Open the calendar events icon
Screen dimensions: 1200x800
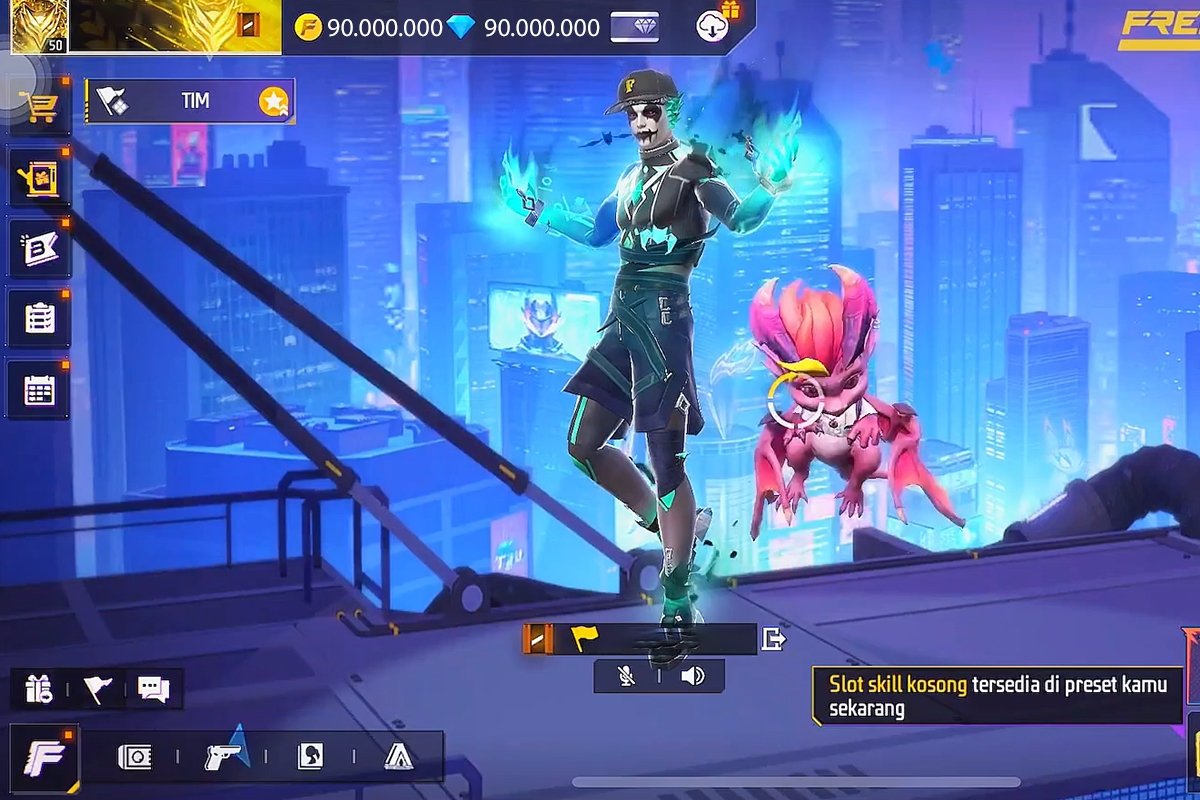[40, 390]
